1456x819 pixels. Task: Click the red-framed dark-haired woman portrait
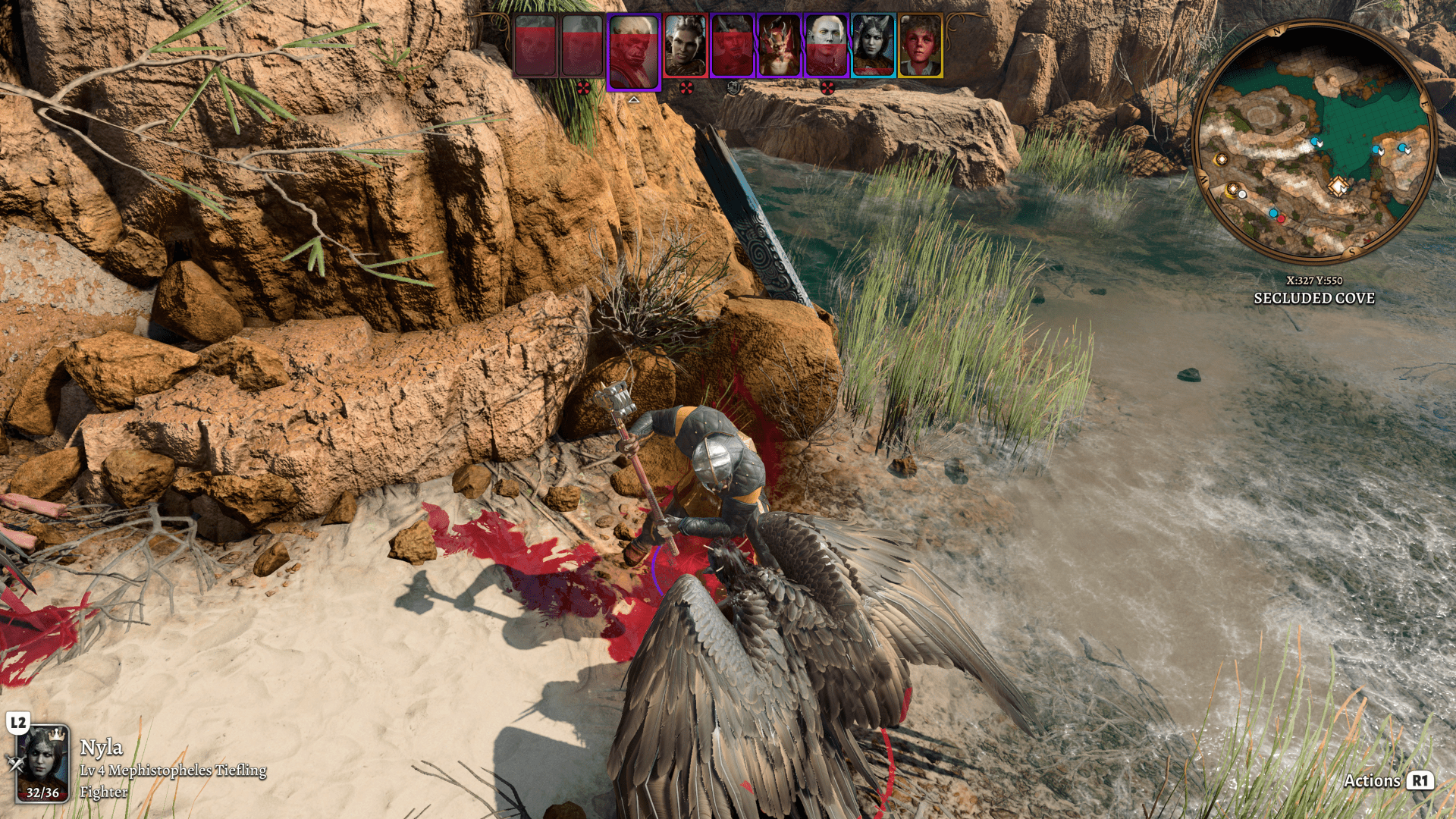686,46
